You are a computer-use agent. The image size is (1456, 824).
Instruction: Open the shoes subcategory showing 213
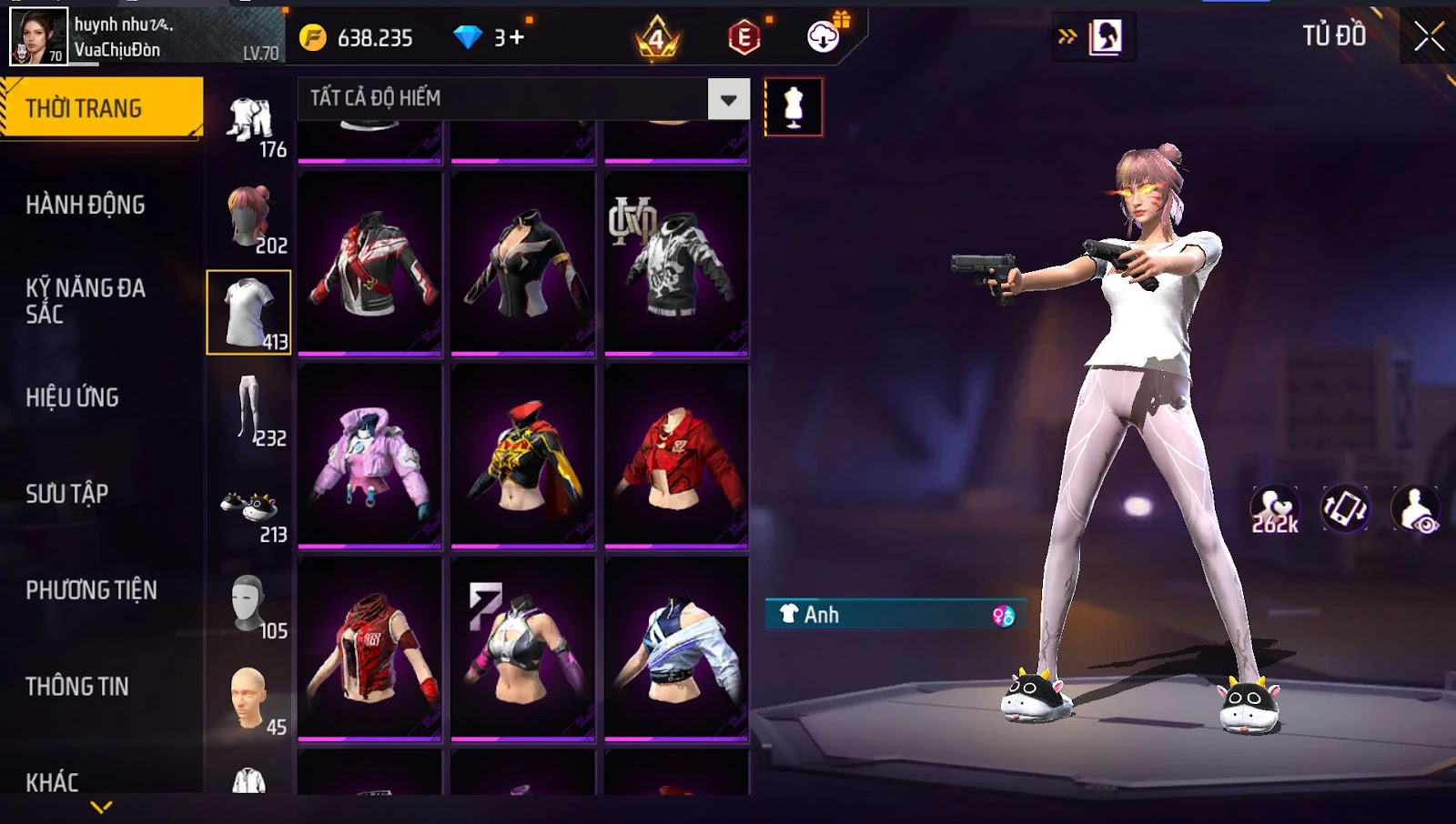click(x=249, y=513)
